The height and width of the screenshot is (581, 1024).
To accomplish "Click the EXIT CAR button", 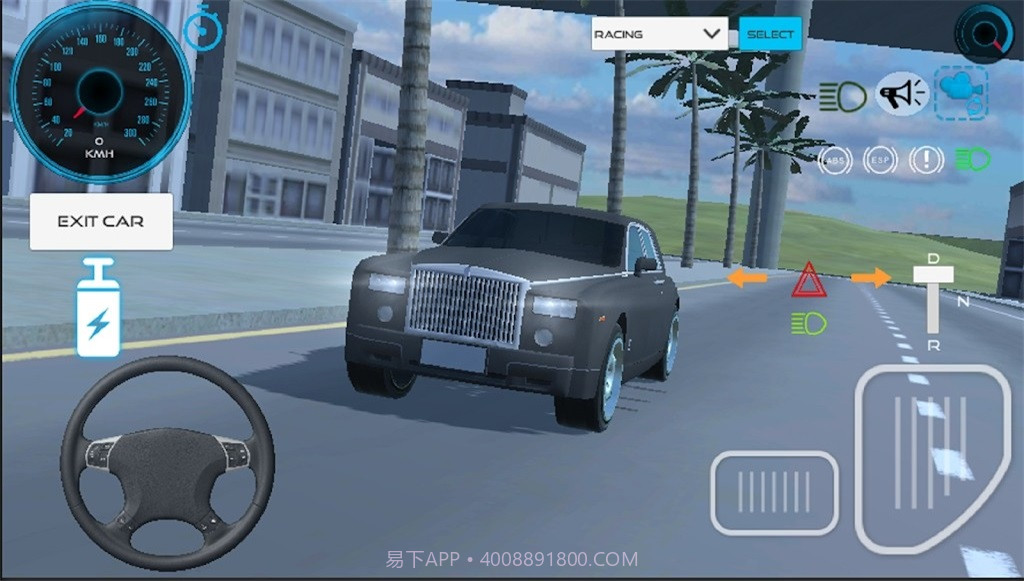I will coord(101,221).
